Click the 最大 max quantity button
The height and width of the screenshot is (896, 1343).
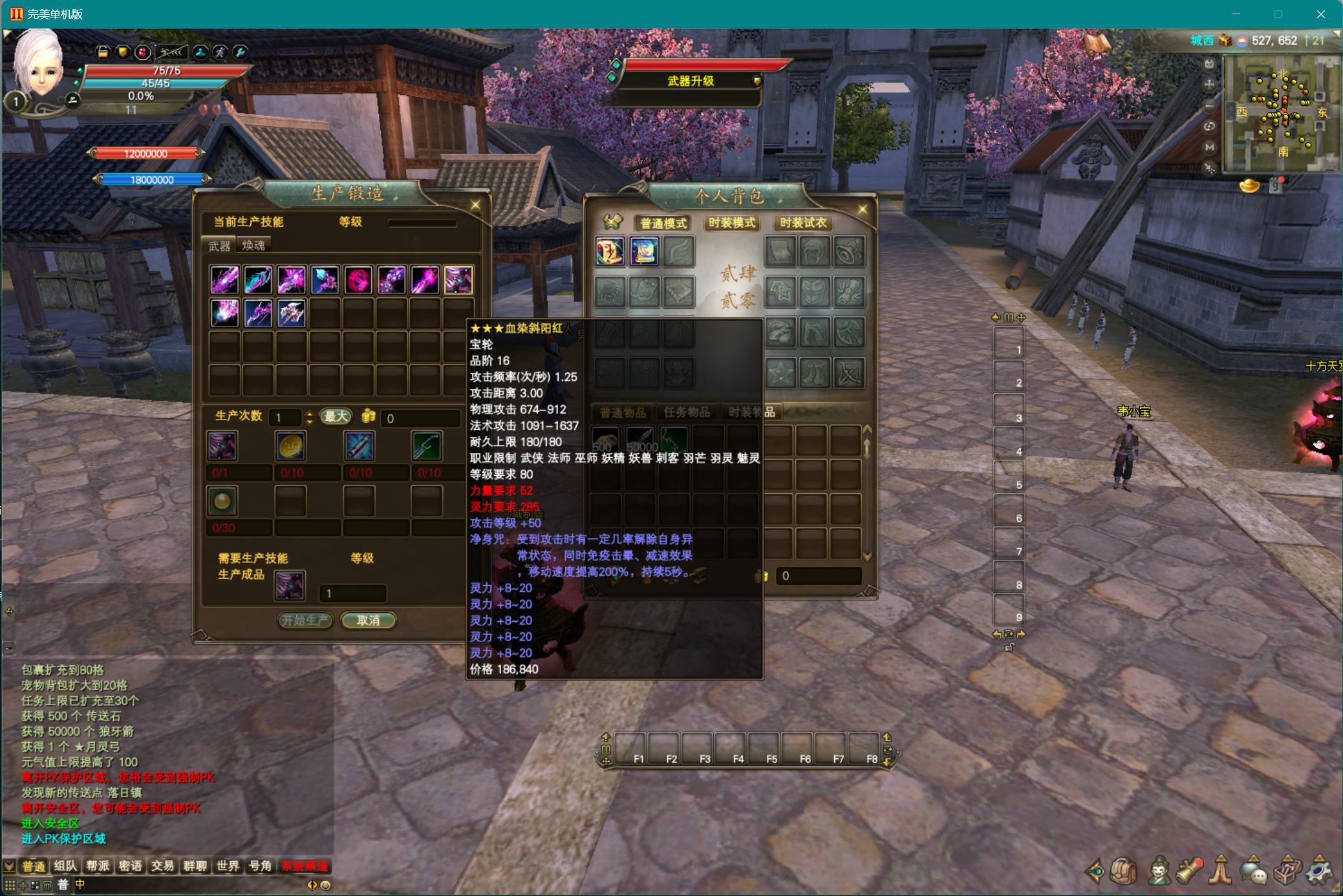336,417
